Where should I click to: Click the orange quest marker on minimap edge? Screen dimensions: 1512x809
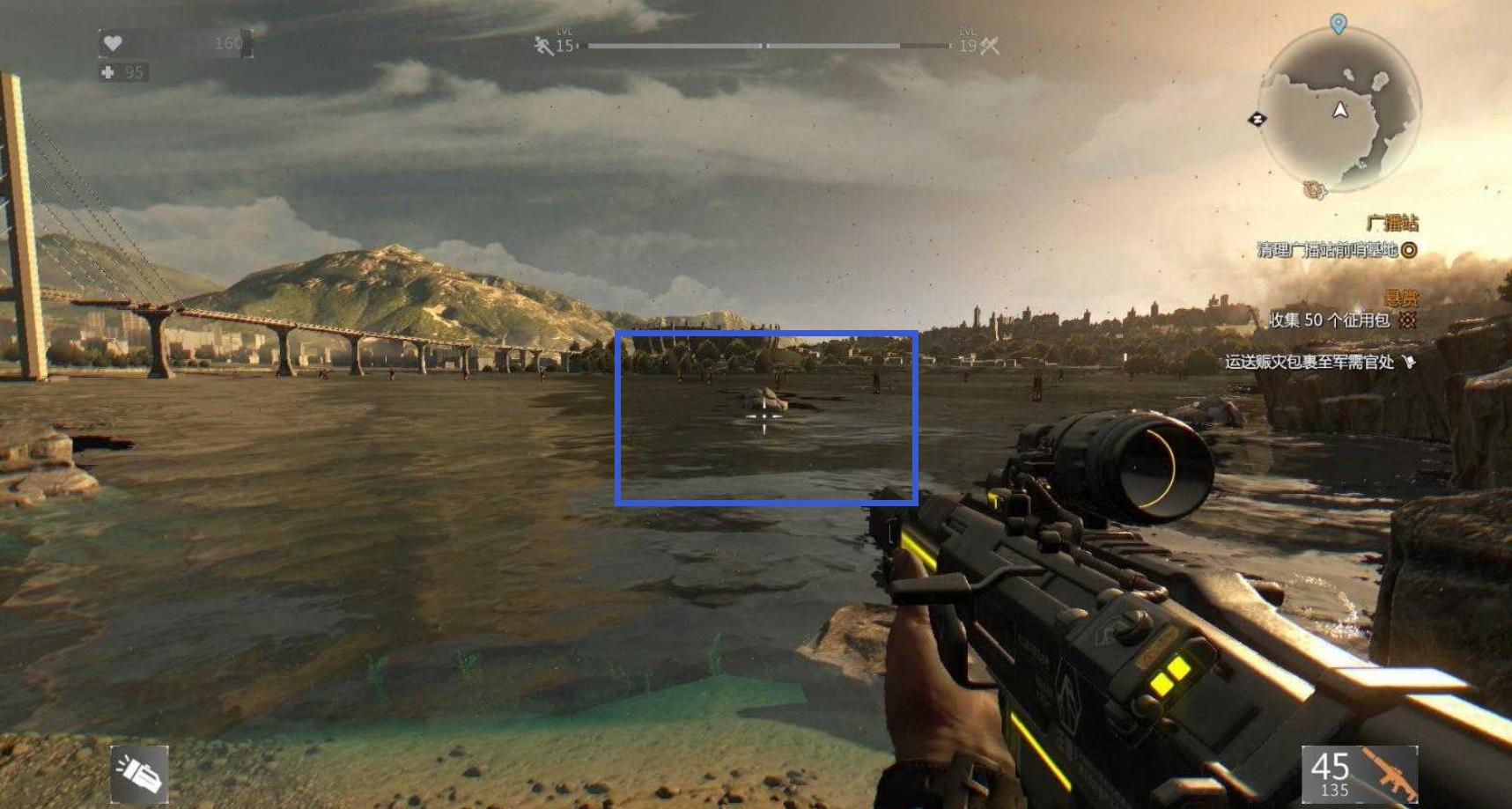coord(1315,189)
